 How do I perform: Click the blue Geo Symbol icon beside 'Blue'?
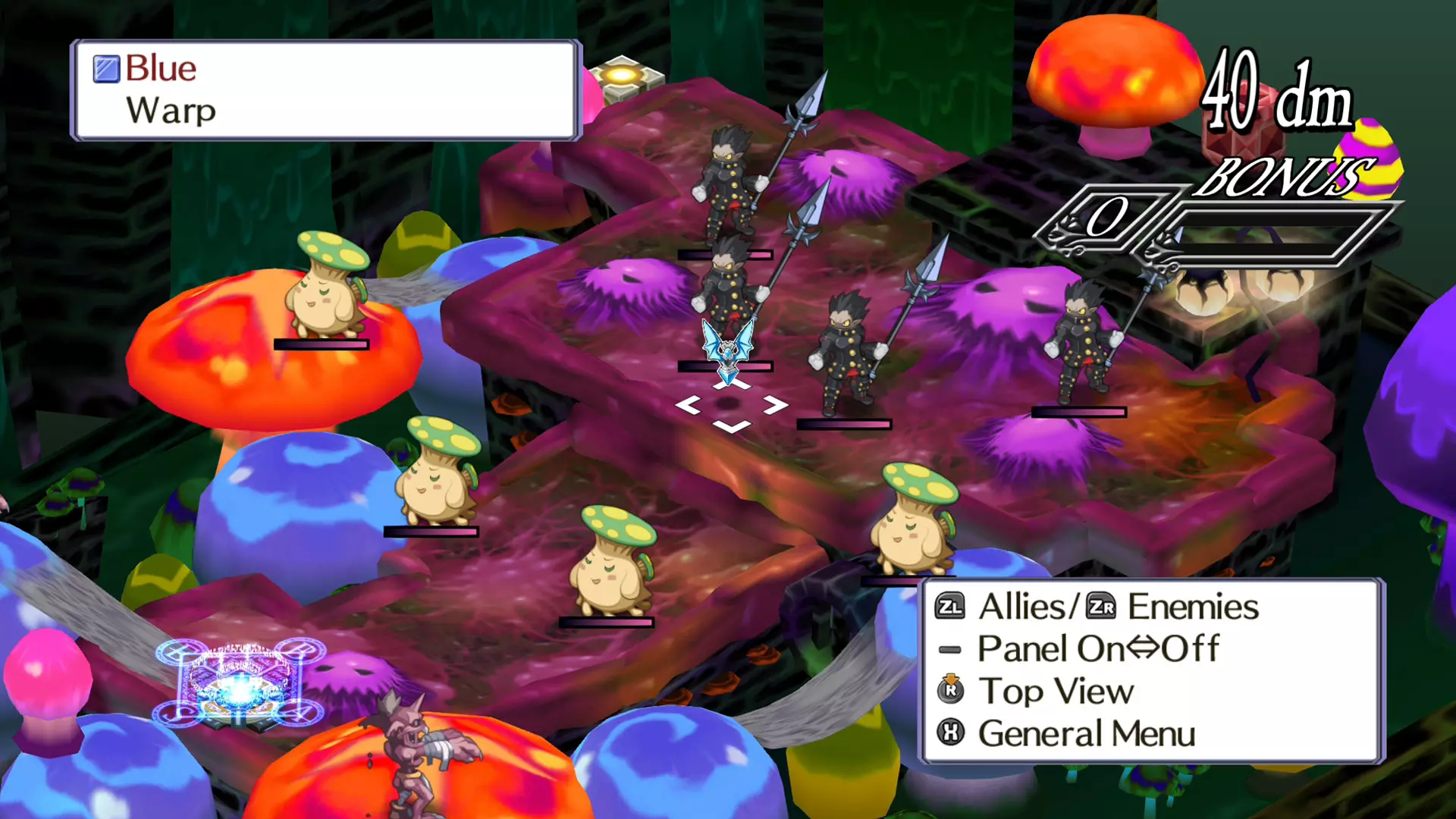(105, 69)
